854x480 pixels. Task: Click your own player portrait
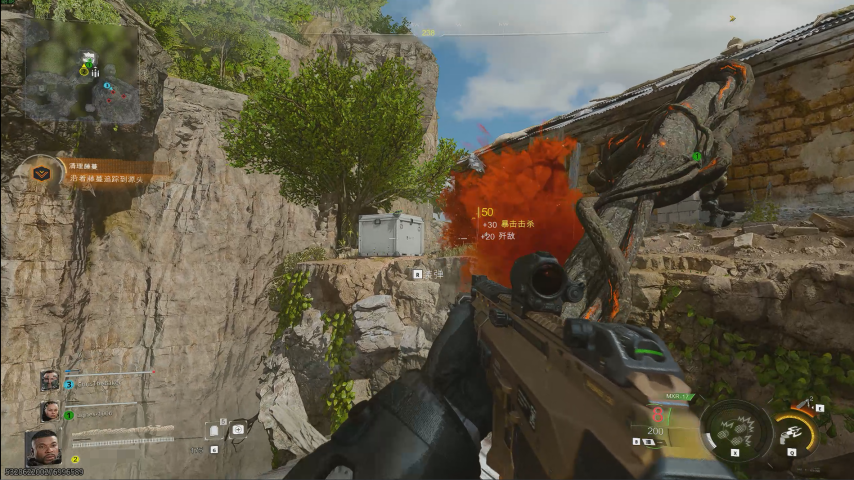click(42, 447)
